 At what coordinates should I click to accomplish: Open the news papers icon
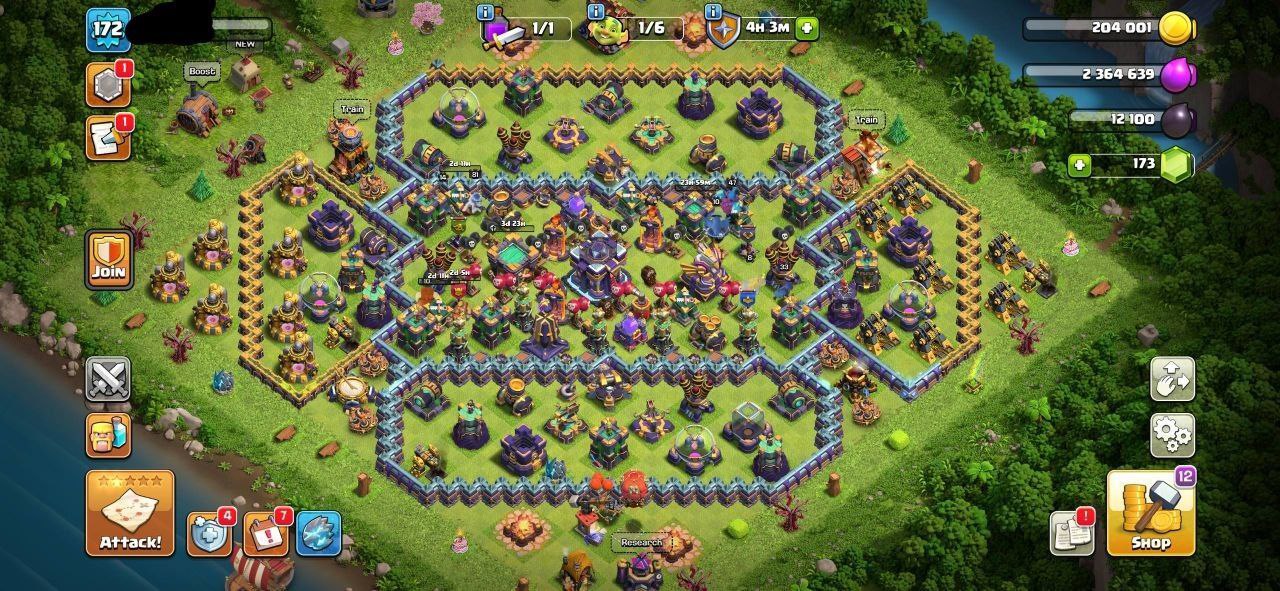1071,533
